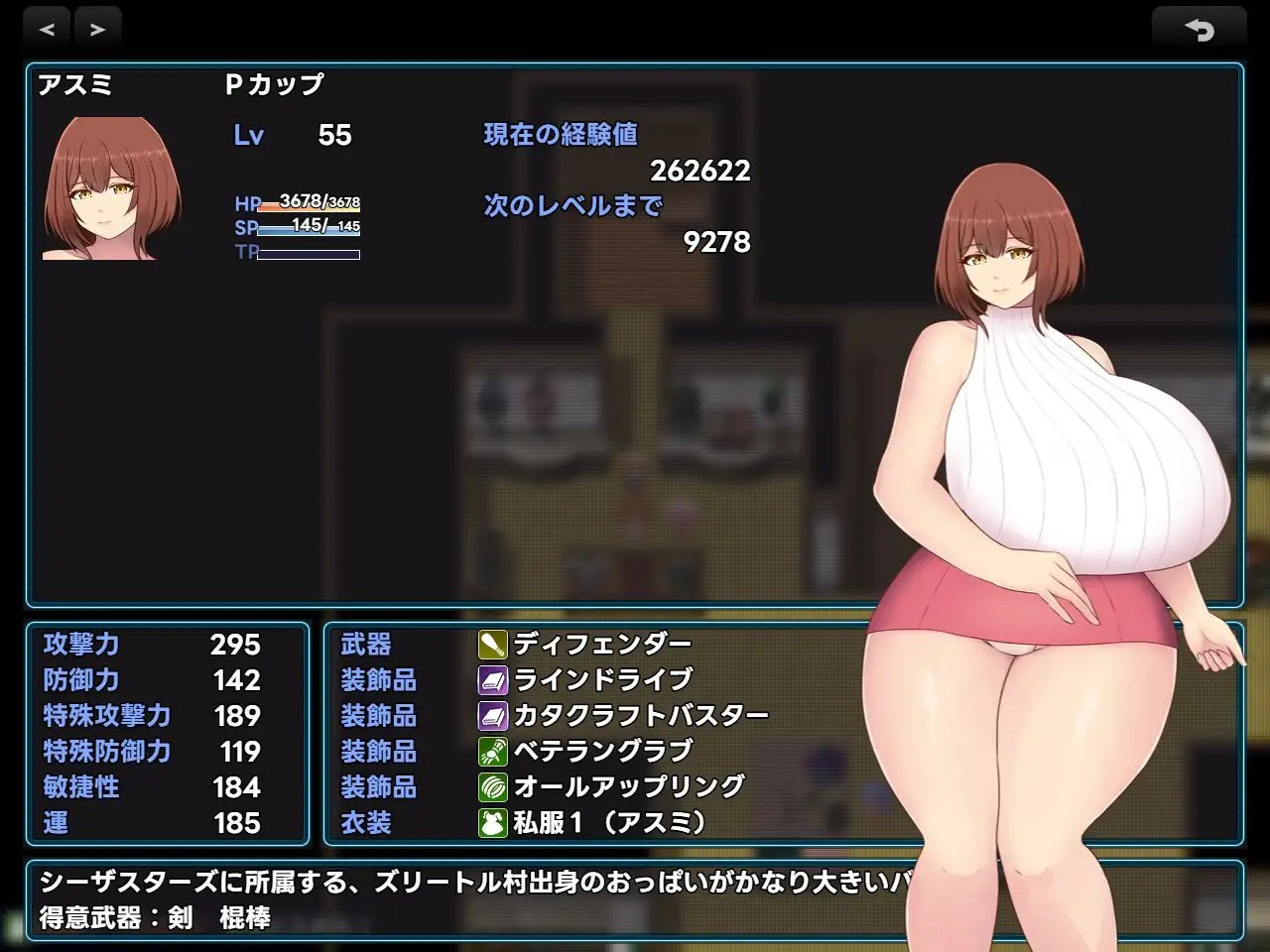
Task: Select the dress icon for 私服1 costume
Action: click(x=491, y=821)
